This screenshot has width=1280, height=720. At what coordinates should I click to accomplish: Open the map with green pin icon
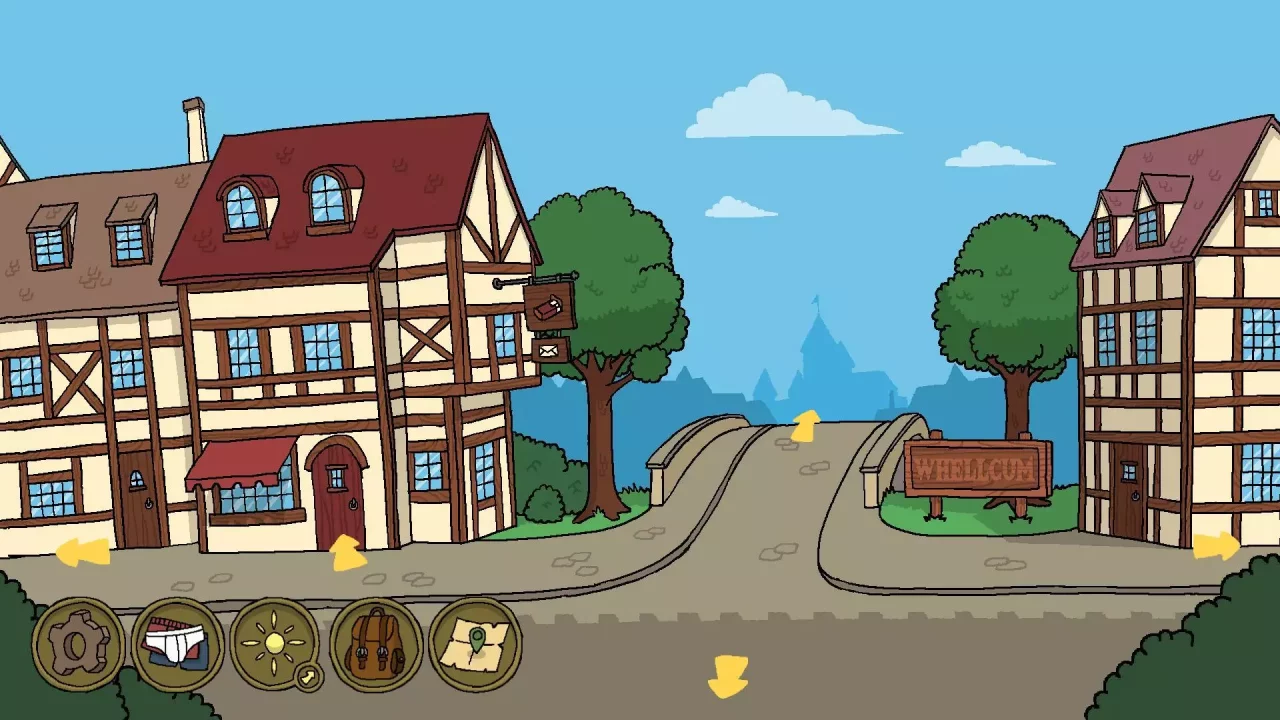tap(478, 645)
